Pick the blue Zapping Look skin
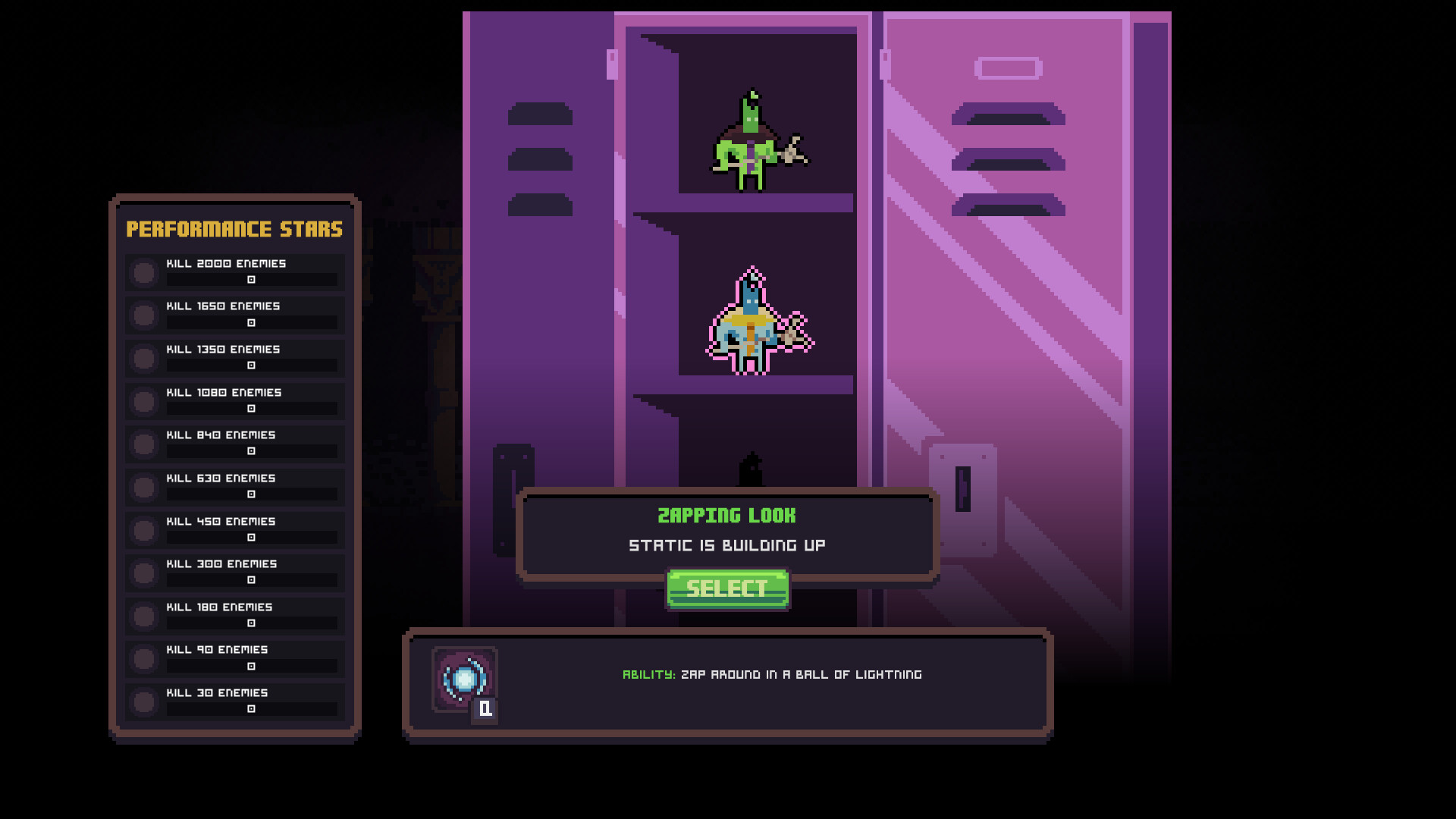Viewport: 1456px width, 819px height. tap(756, 322)
